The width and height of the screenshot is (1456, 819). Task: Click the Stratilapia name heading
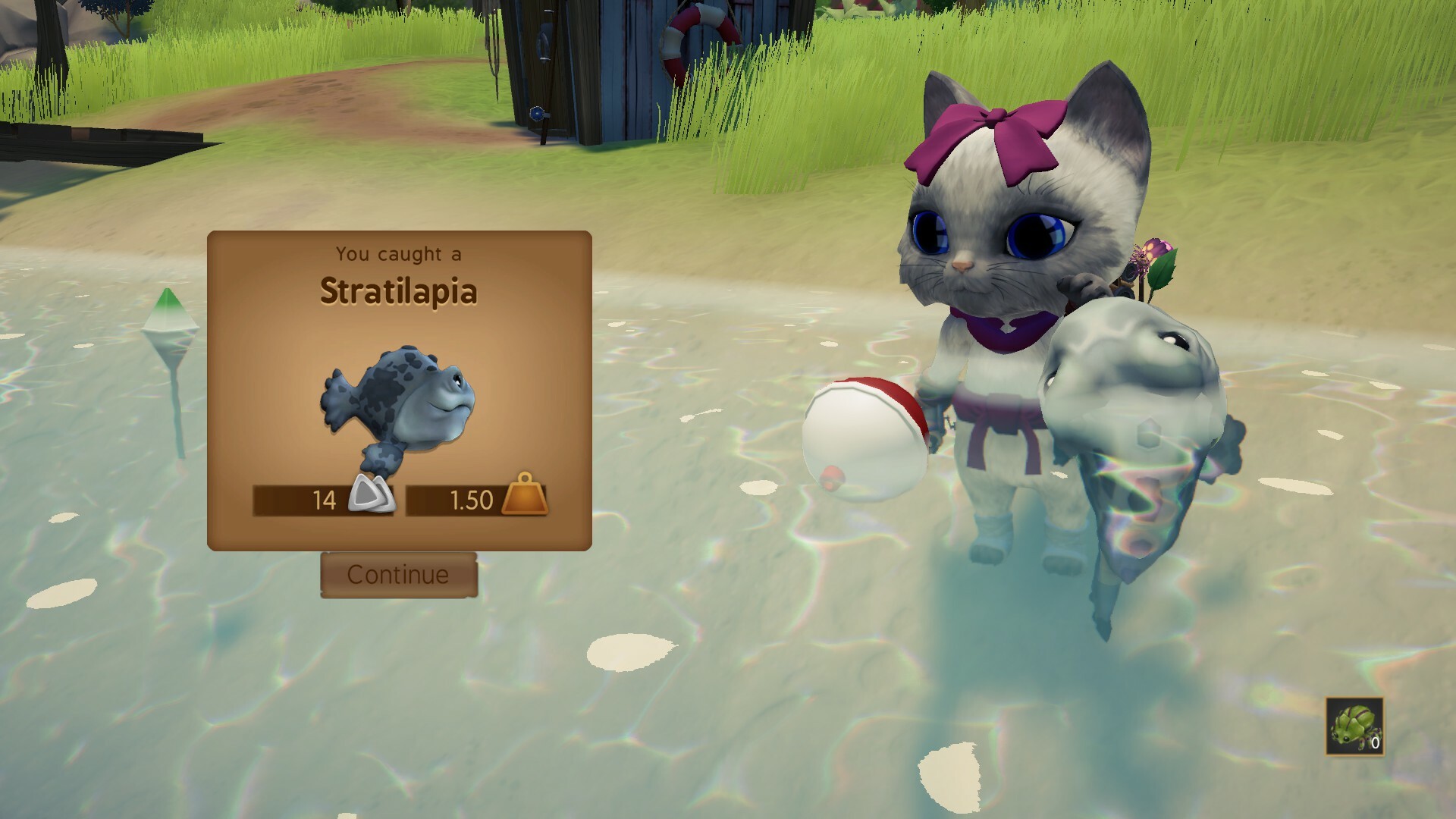point(397,293)
